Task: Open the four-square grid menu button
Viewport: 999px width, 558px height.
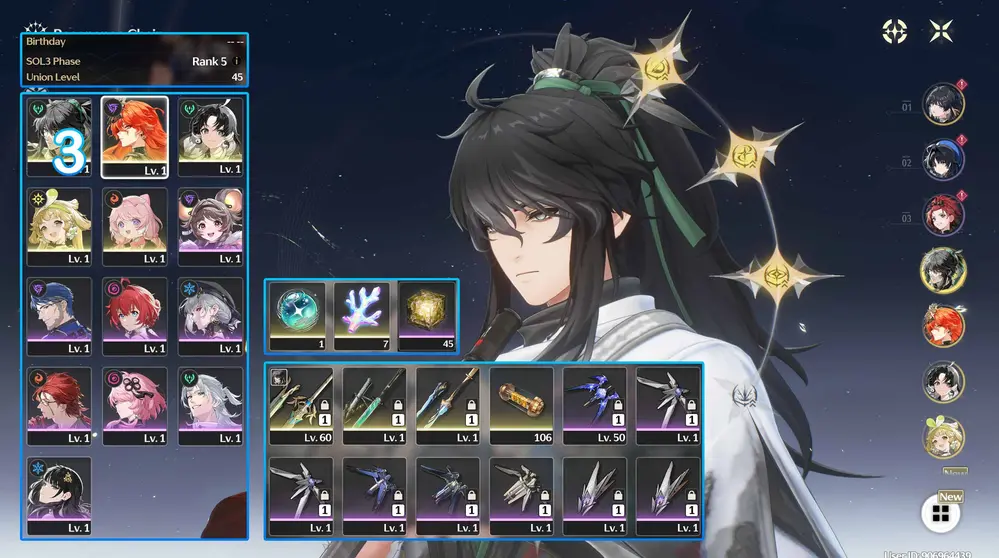Action: (x=940, y=514)
